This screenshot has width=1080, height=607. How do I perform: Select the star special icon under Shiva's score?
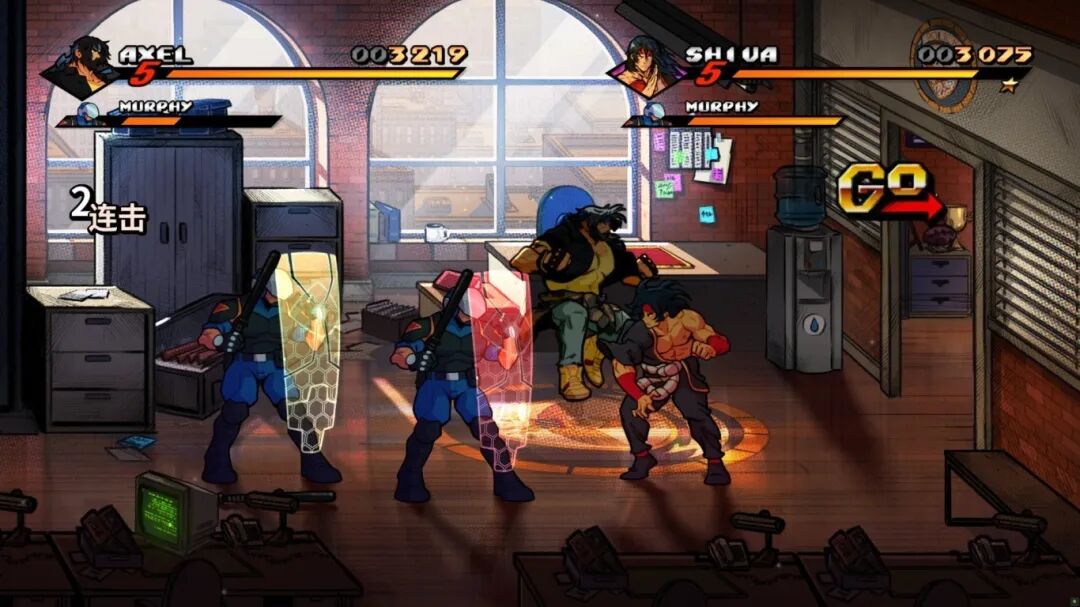pos(1008,85)
